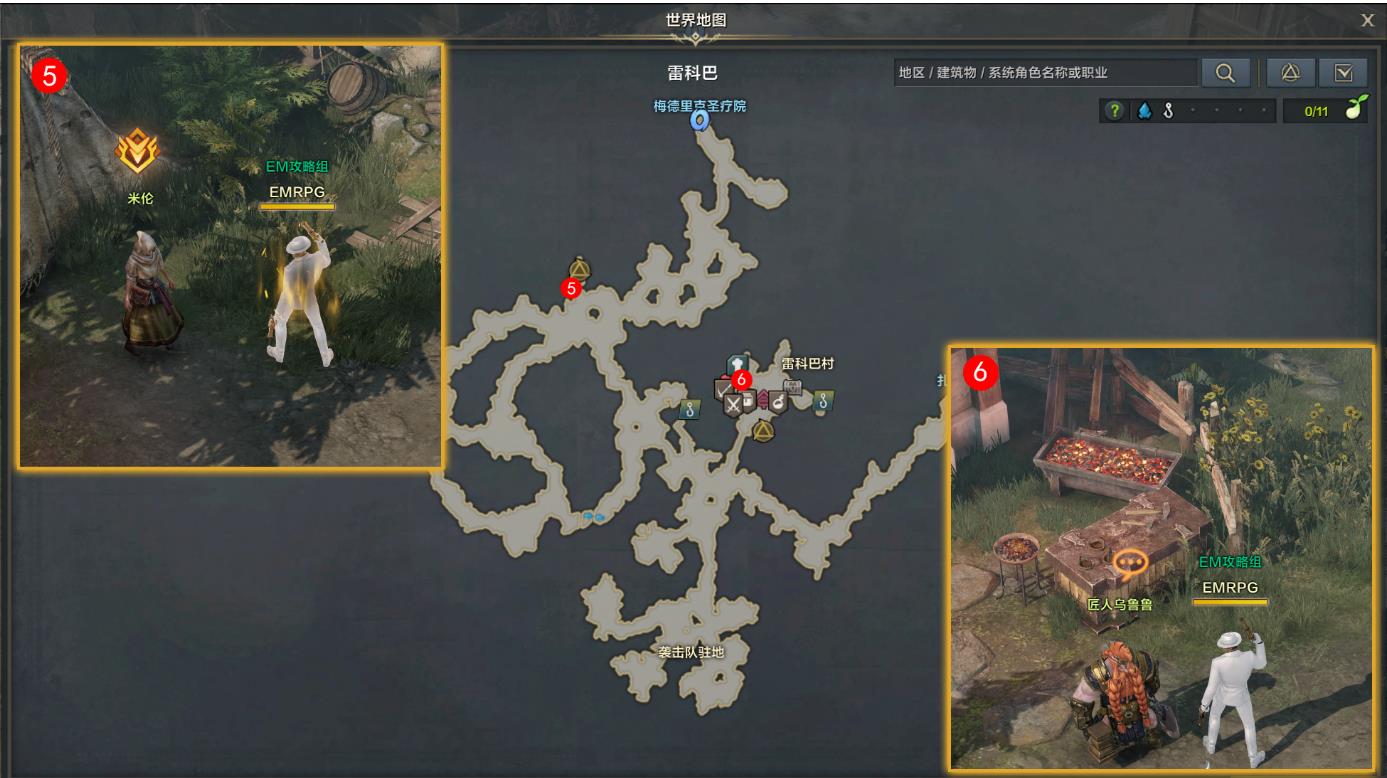The height and width of the screenshot is (778, 1387).
Task: Select the fishing hook icon east of 雷科巴村
Action: coord(824,402)
